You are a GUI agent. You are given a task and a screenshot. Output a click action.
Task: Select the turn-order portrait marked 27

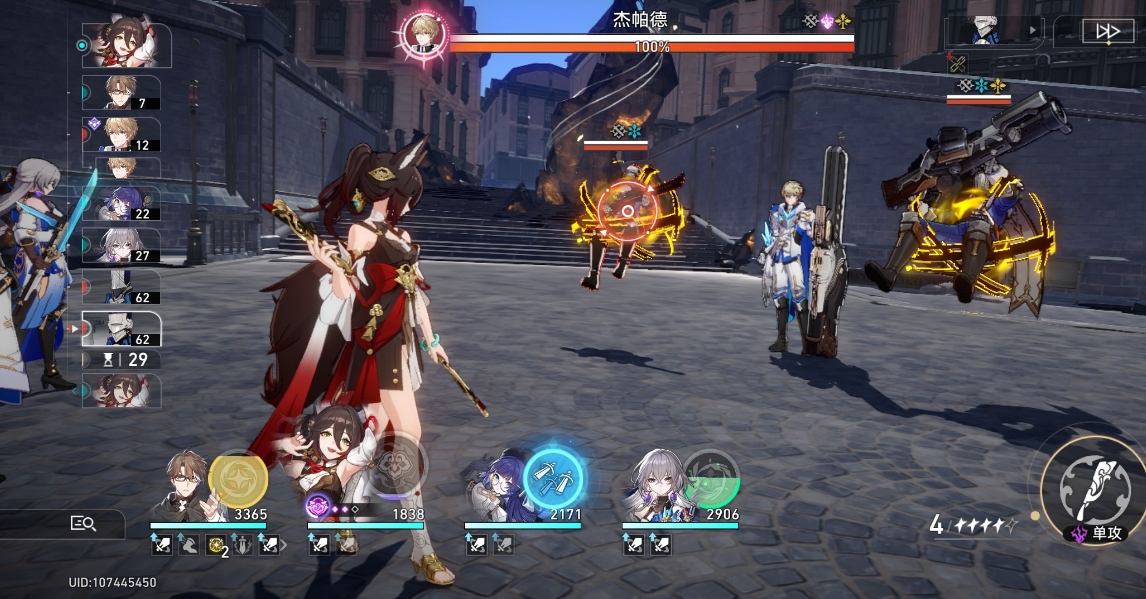click(x=120, y=245)
